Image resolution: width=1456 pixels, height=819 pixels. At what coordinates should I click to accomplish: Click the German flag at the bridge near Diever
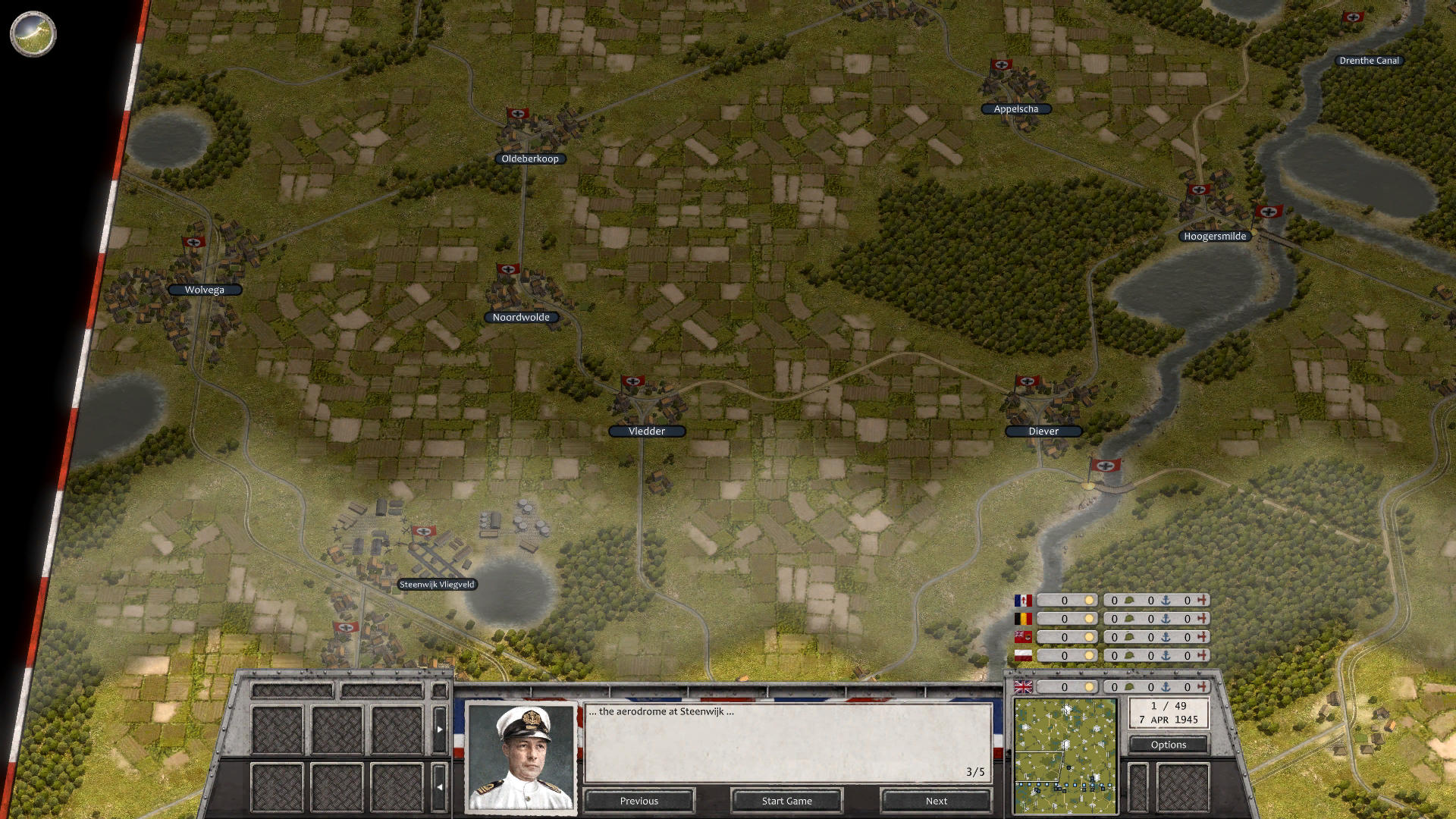[1106, 465]
